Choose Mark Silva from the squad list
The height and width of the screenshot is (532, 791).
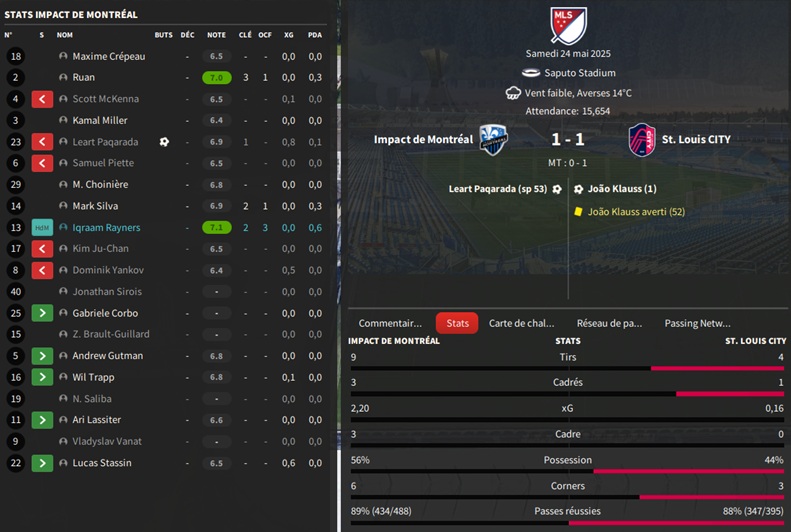pos(95,206)
